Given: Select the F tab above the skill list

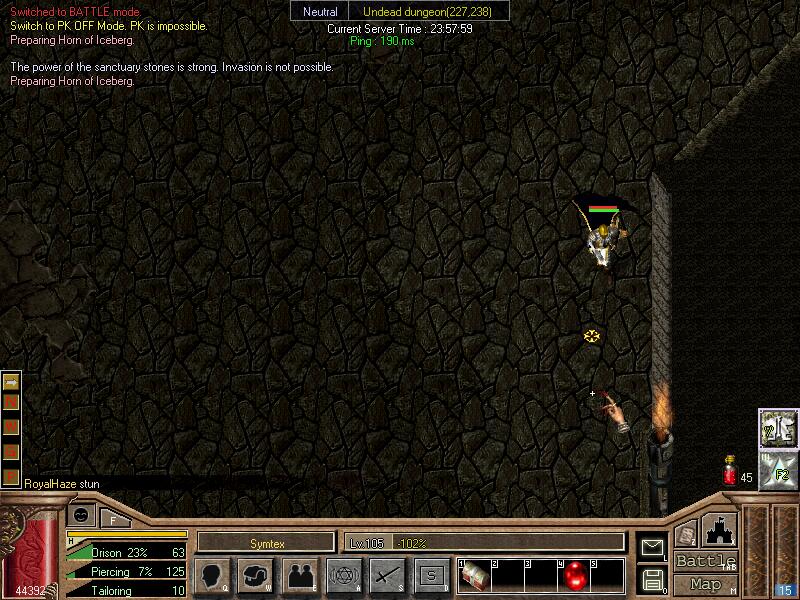Looking at the screenshot, I should coord(113,518).
